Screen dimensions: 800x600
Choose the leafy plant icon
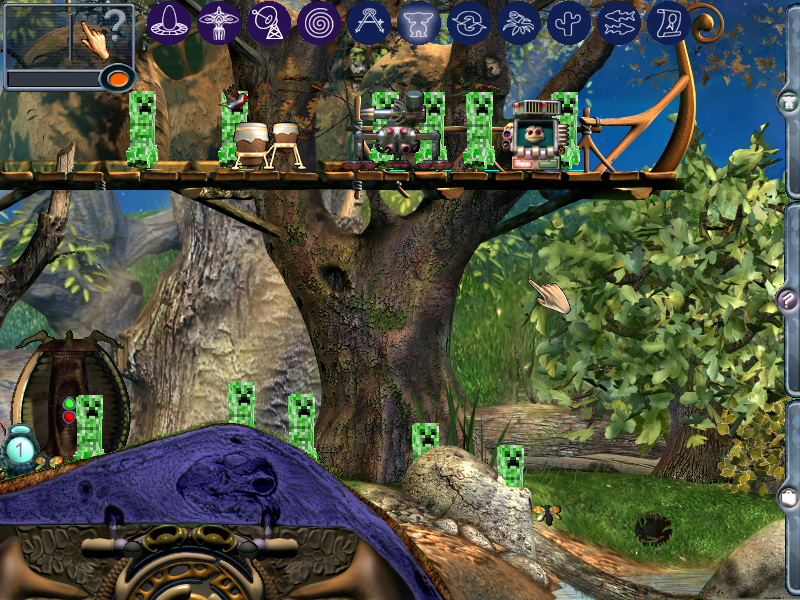(x=518, y=22)
